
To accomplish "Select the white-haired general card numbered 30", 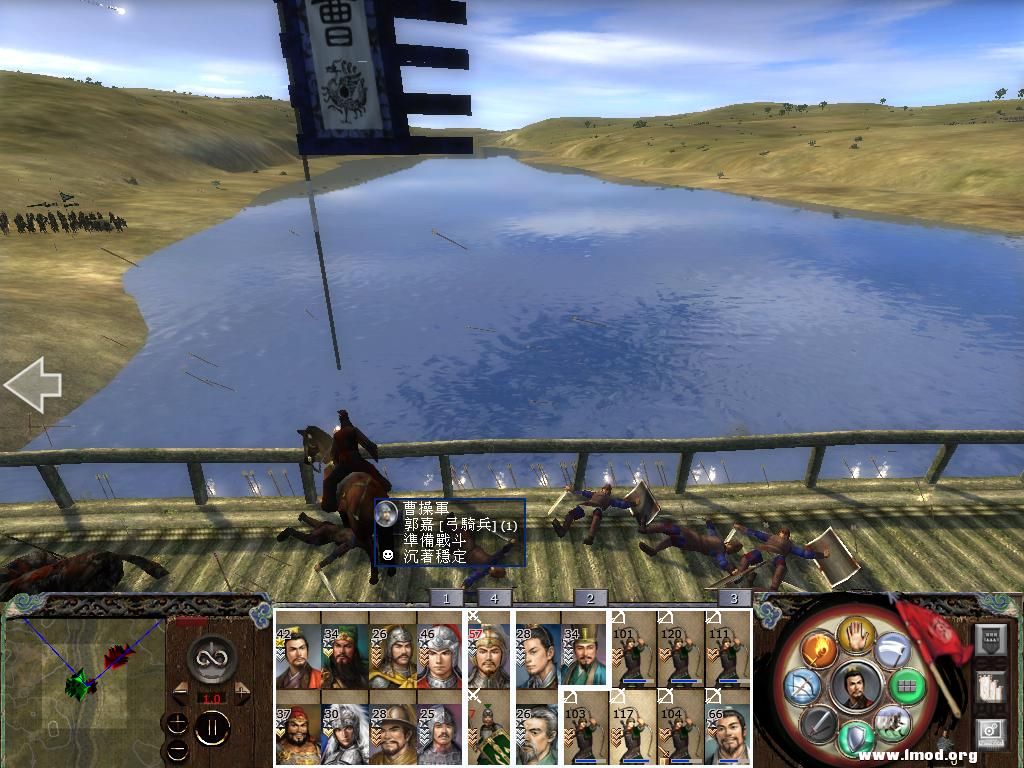I will tap(343, 733).
